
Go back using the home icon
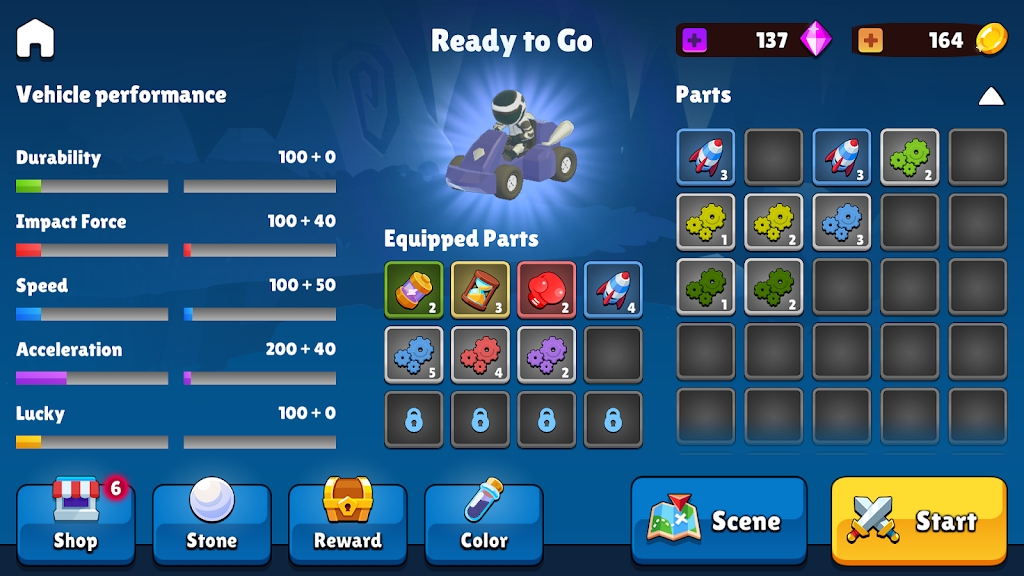(x=35, y=39)
